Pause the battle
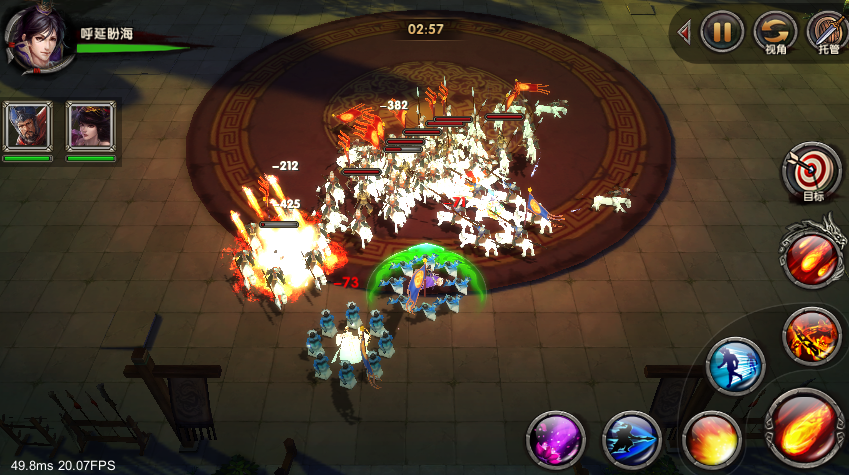Viewport: 849px width, 475px height. point(722,32)
